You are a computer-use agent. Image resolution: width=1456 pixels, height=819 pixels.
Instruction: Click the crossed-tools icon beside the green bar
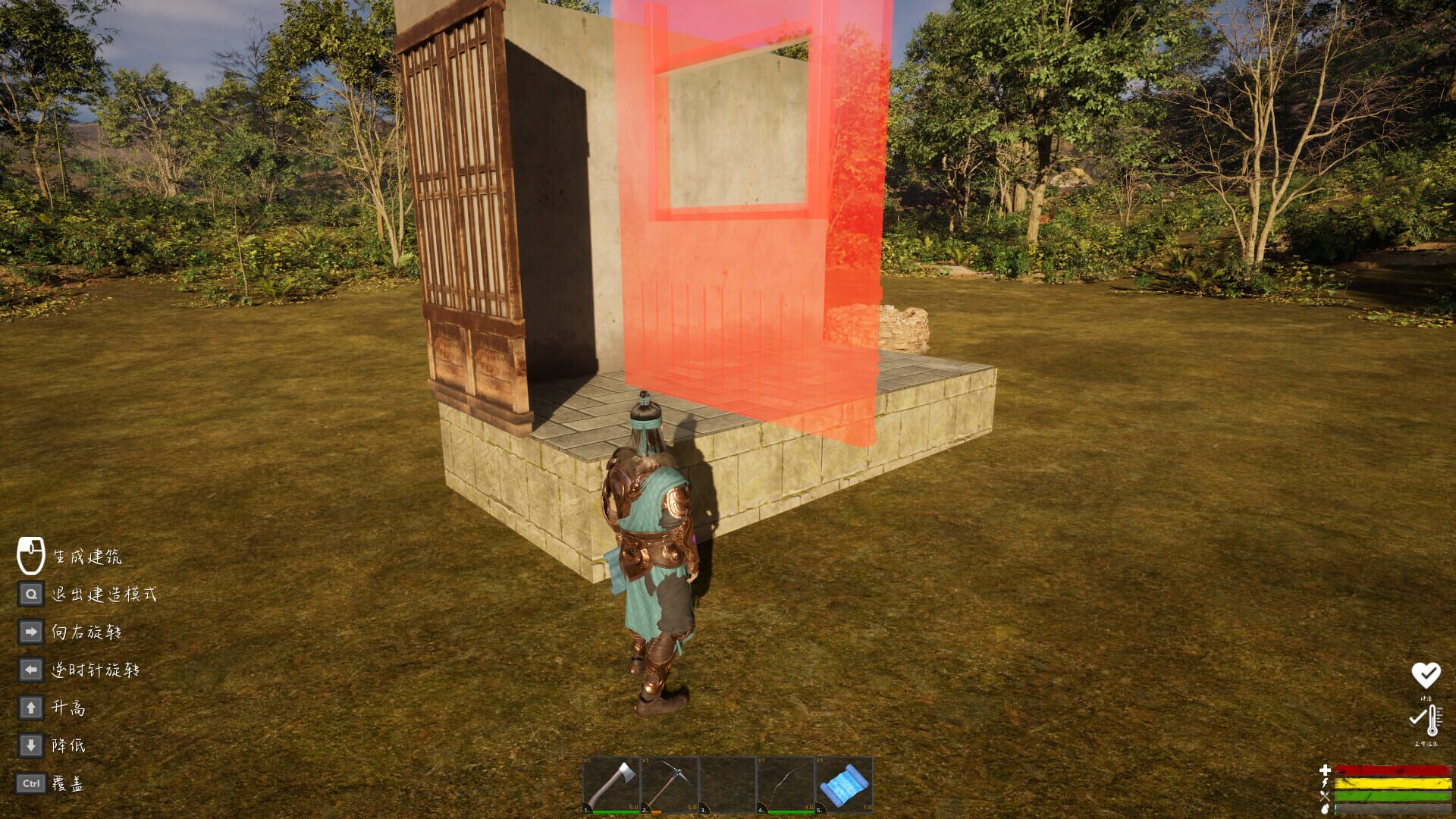coord(1325,795)
